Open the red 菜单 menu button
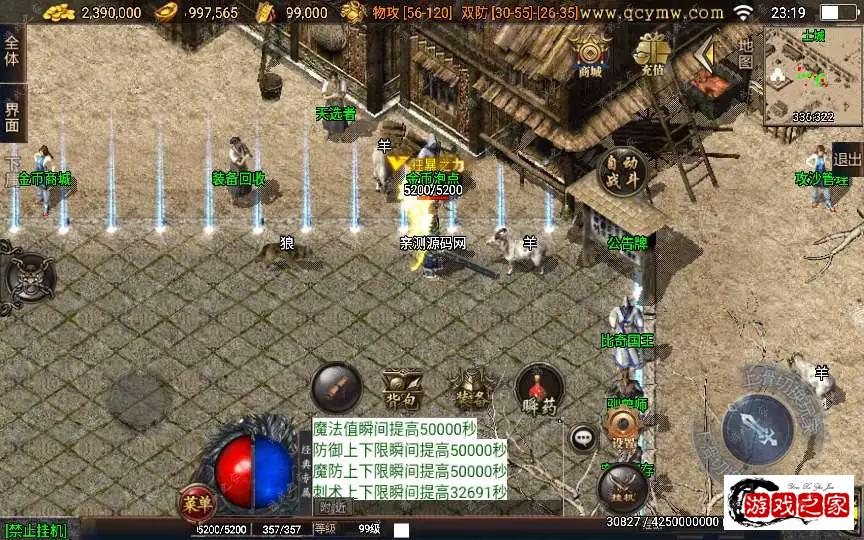Viewport: 864px width, 540px height. point(193,502)
